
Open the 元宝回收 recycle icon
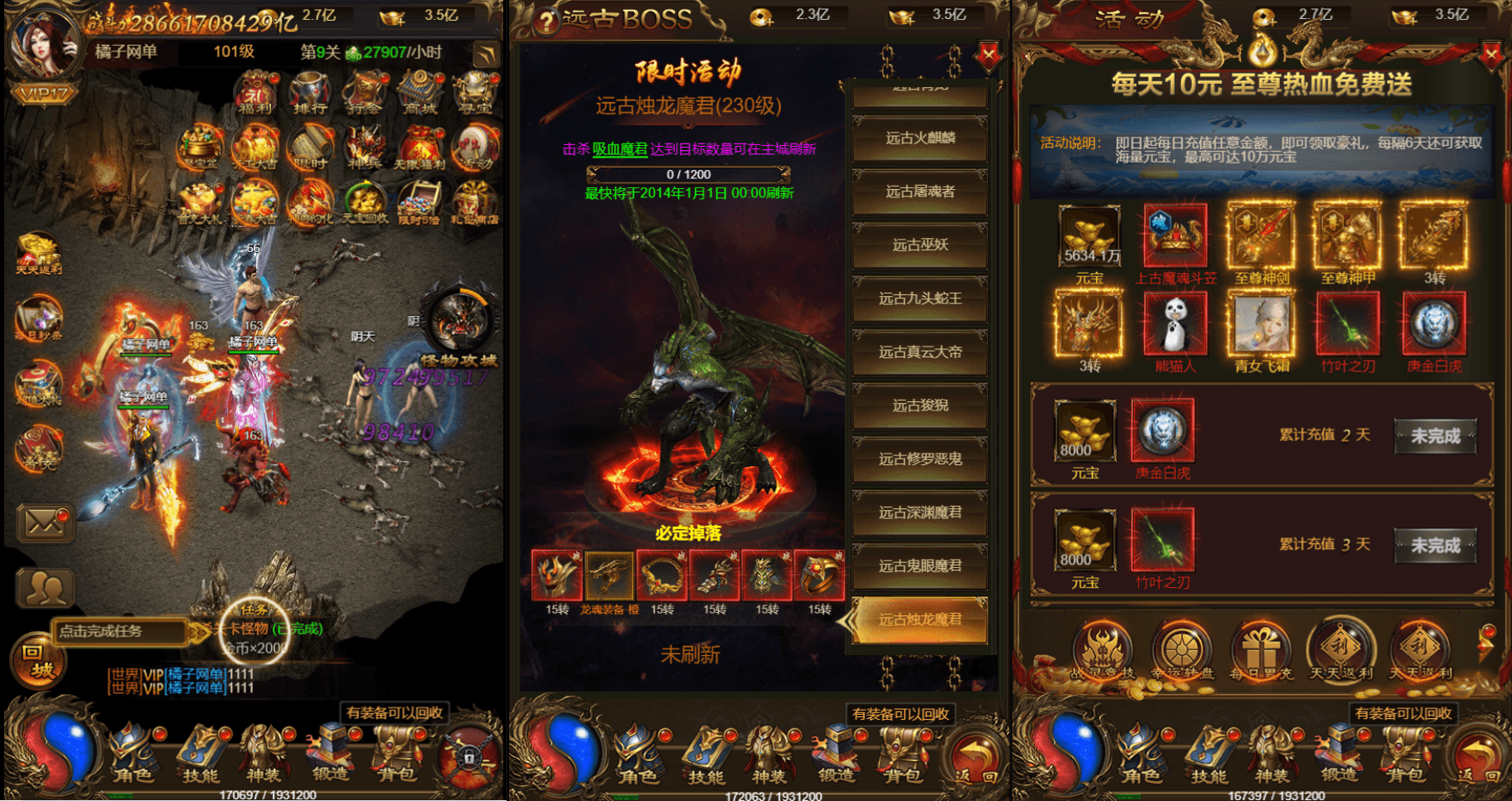(365, 203)
